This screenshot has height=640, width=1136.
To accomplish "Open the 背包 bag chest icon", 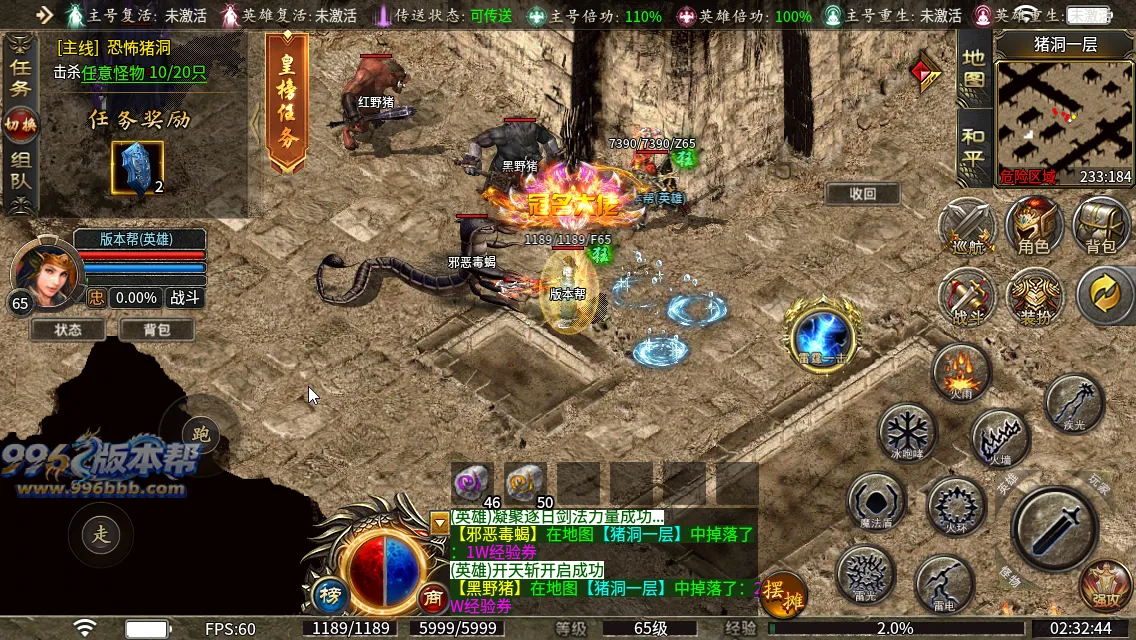I will (x=1100, y=226).
